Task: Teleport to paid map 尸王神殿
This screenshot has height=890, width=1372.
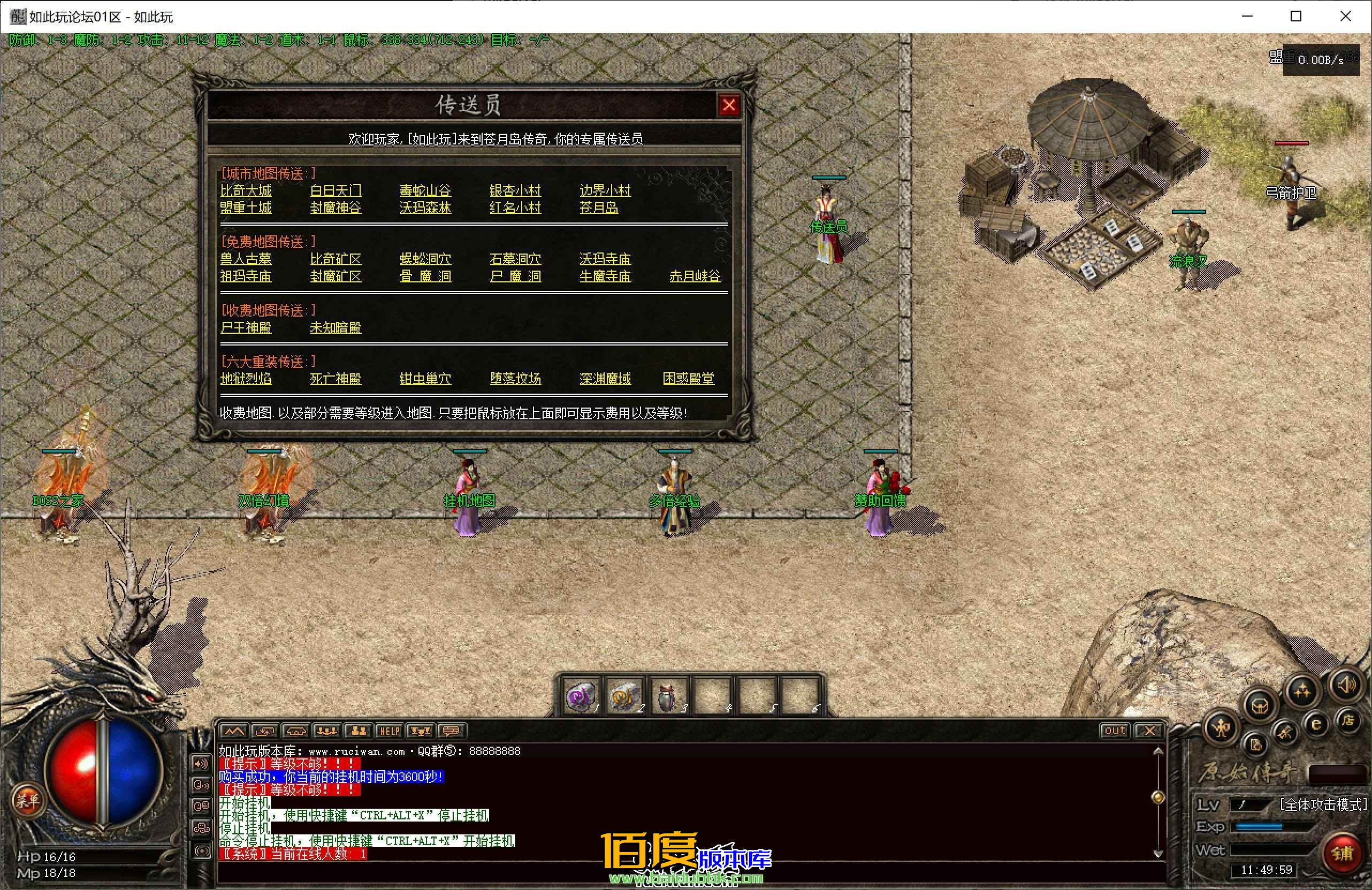Action: pos(246,328)
